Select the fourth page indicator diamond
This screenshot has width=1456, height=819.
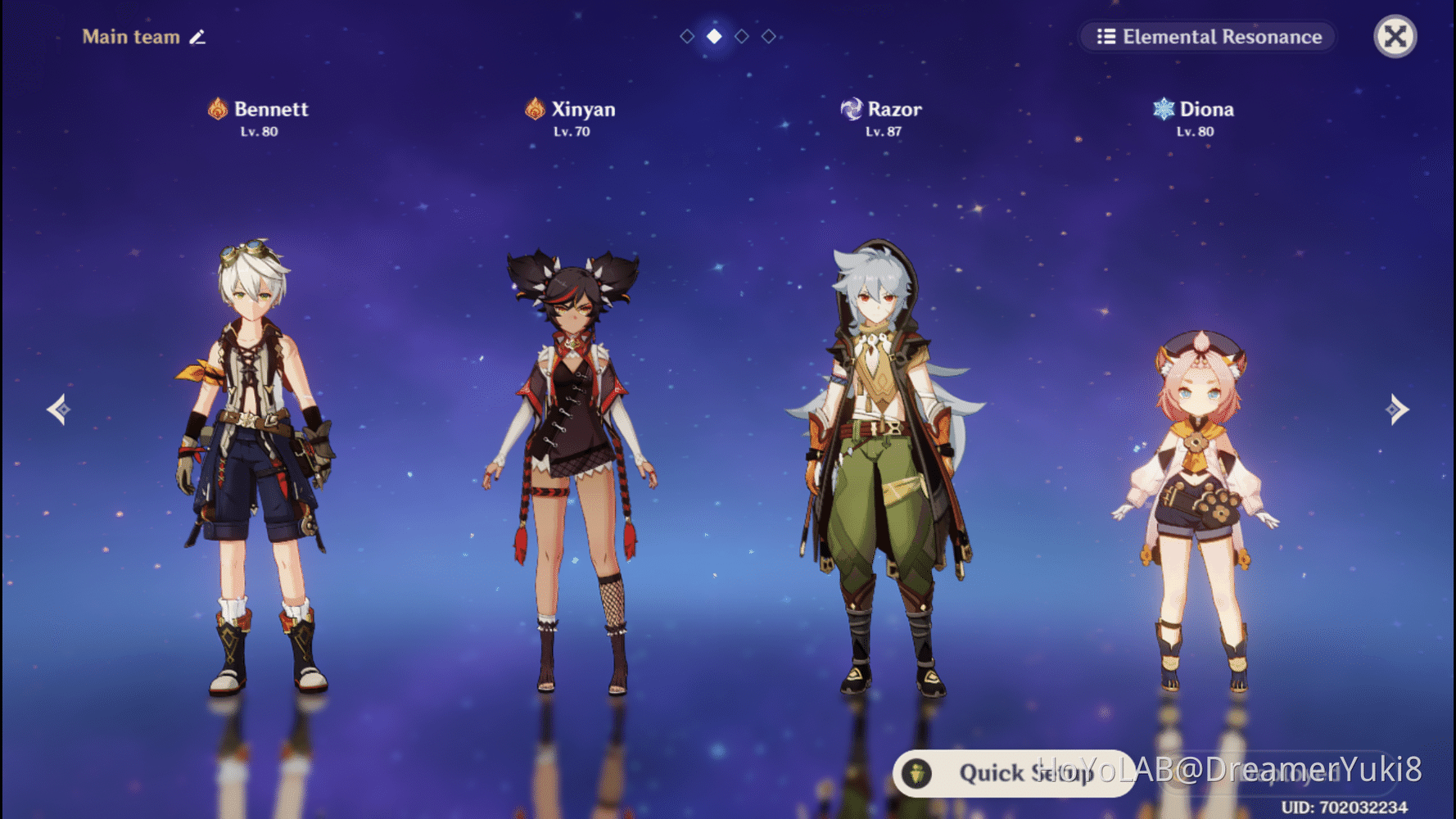pos(768,36)
